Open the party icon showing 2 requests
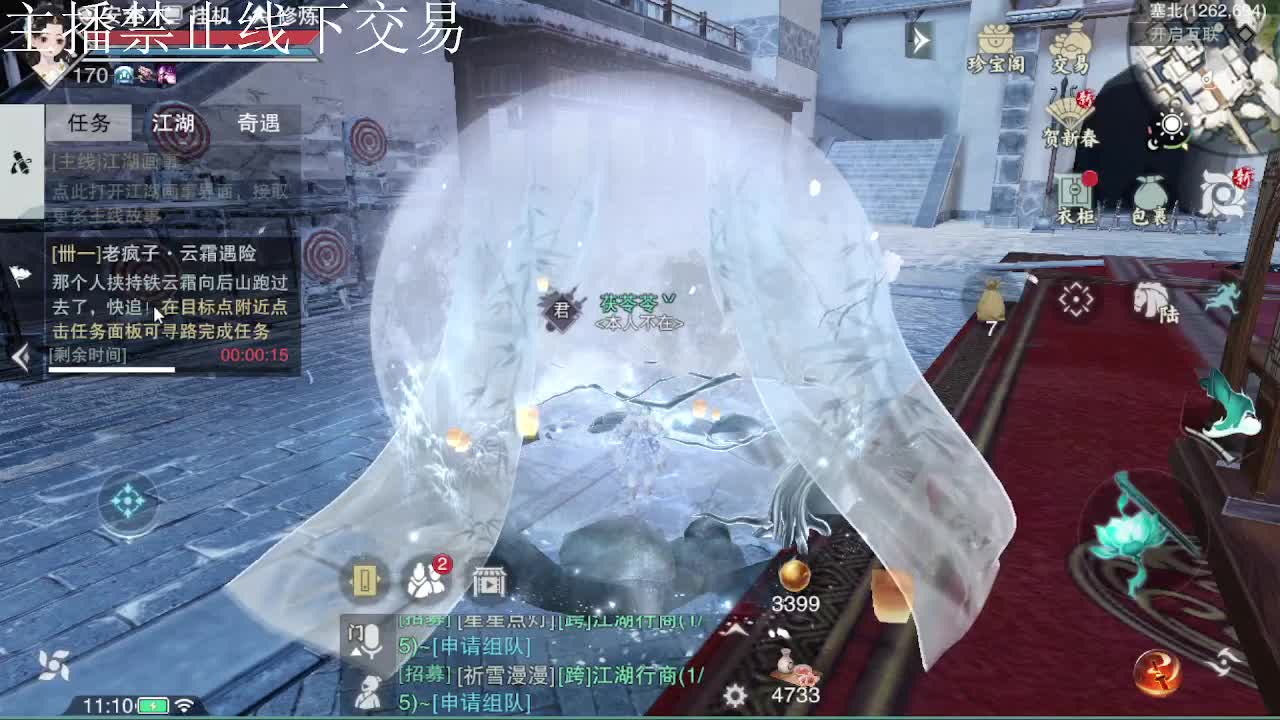The height and width of the screenshot is (720, 1280). (427, 580)
